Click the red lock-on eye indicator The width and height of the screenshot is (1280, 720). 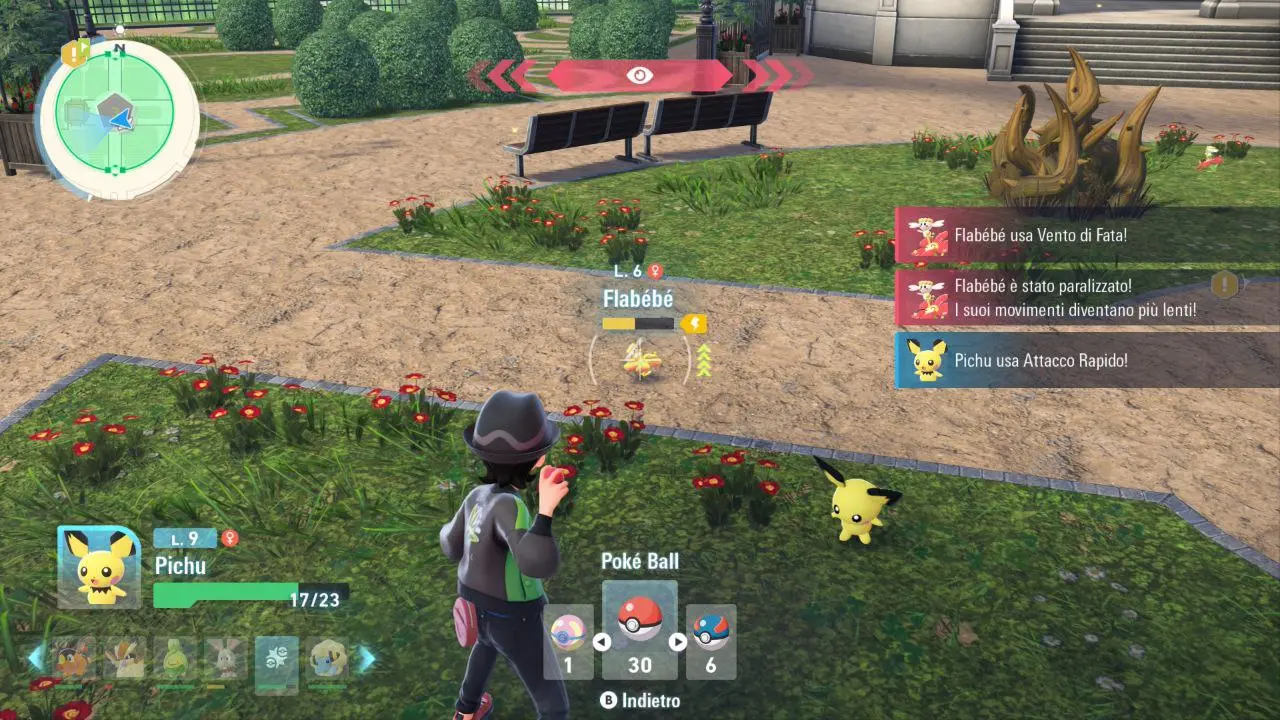(639, 76)
